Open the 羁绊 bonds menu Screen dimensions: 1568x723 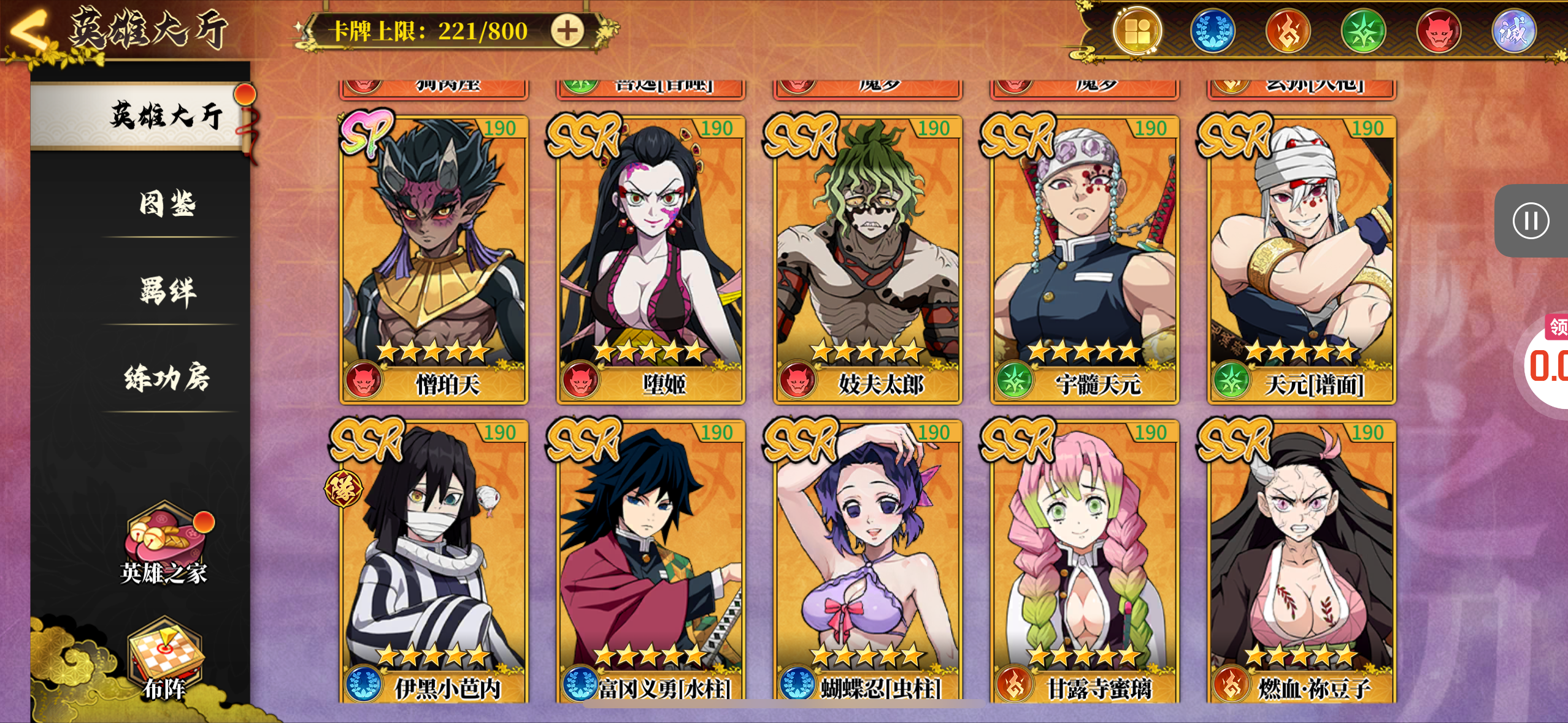pyautogui.click(x=167, y=291)
